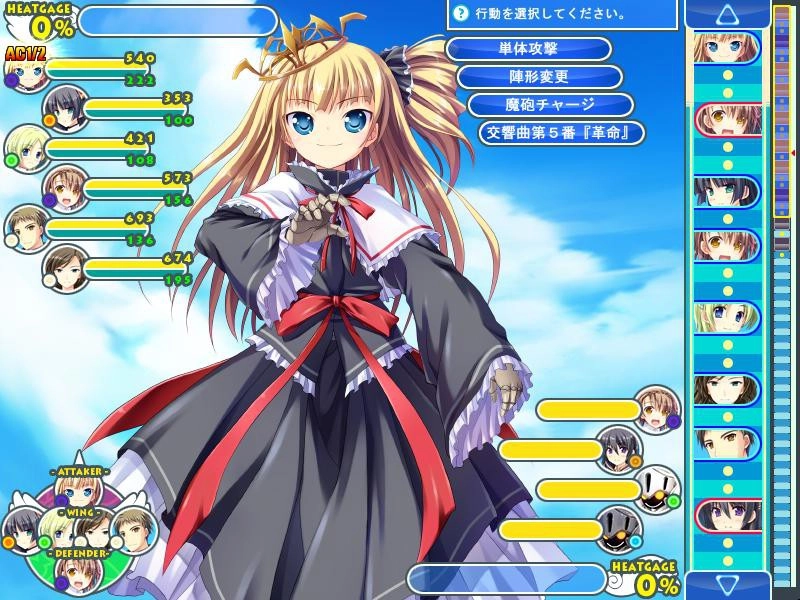Screen dimensions: 800x600
Task: Click the turn order down arrow
Action: pyautogui.click(x=727, y=584)
